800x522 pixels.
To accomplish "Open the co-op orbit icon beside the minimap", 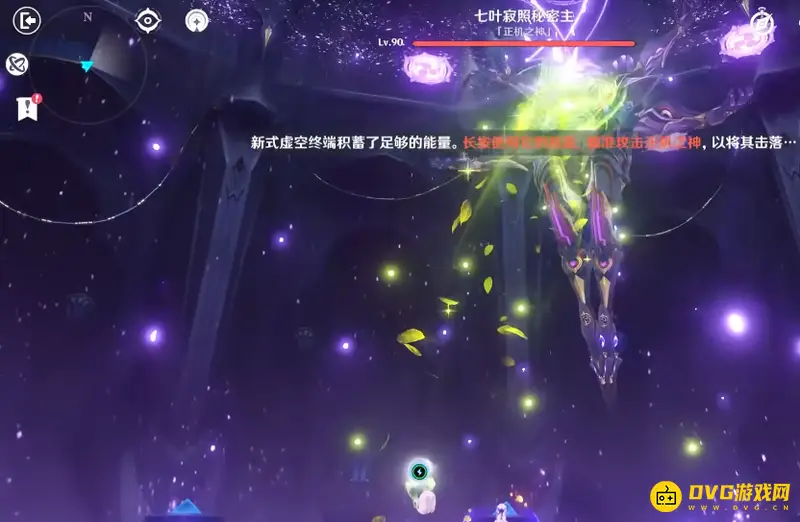I will [17, 65].
